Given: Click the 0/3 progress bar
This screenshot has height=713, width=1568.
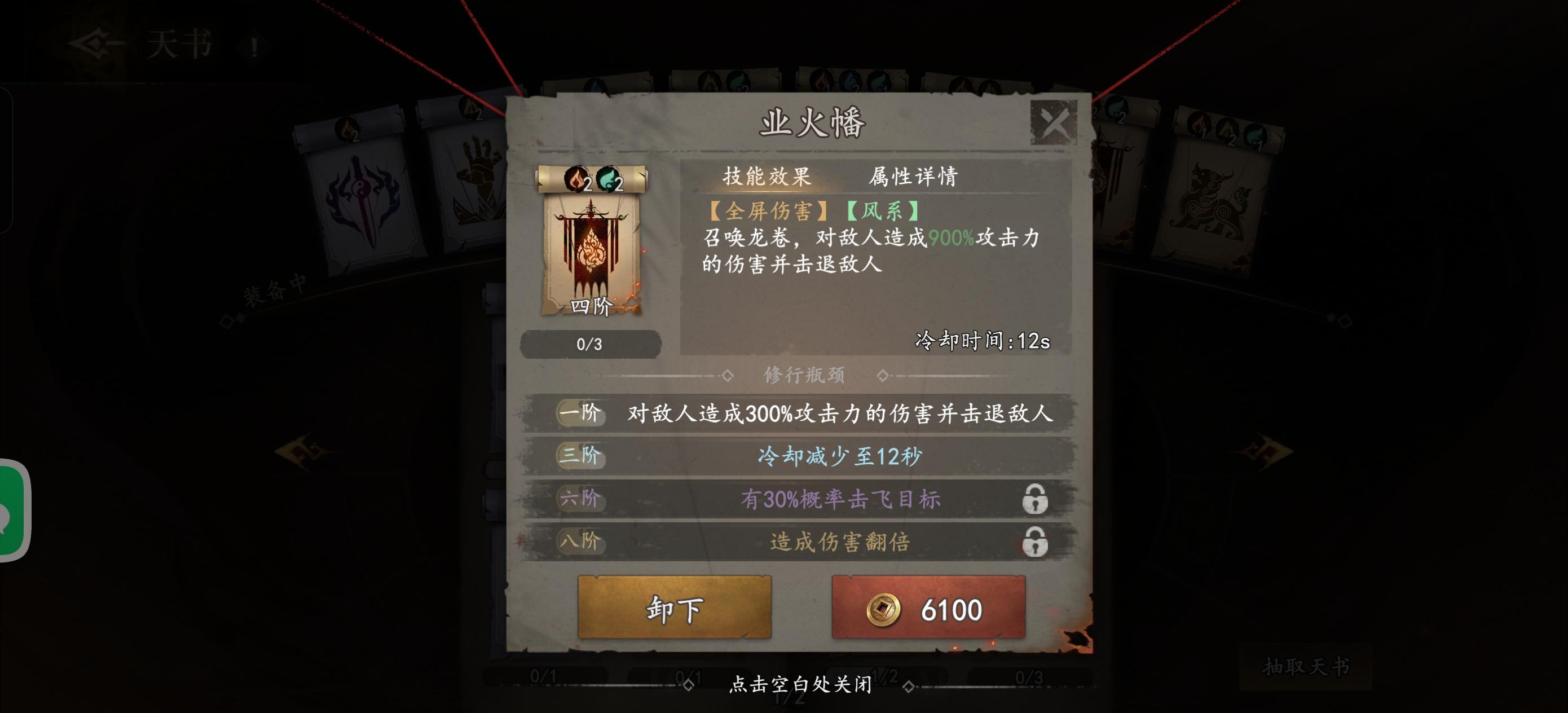Looking at the screenshot, I should click(x=590, y=345).
